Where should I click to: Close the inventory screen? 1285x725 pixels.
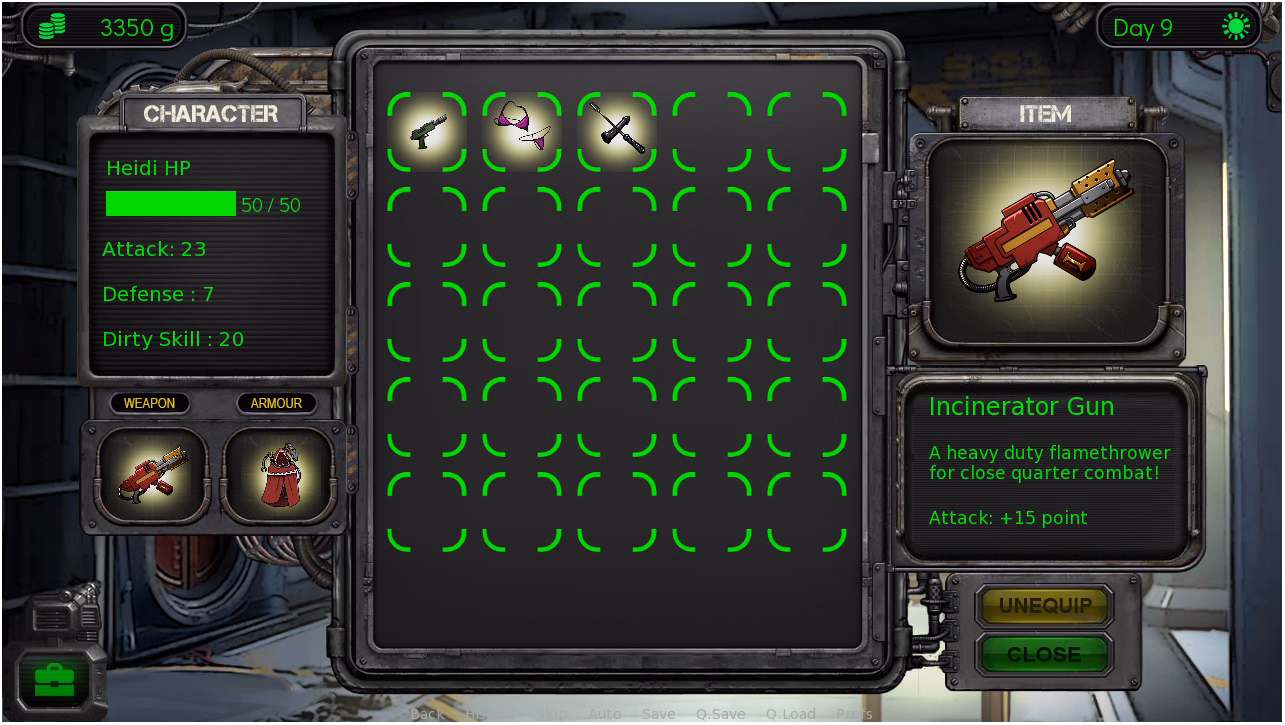pyautogui.click(x=1044, y=654)
